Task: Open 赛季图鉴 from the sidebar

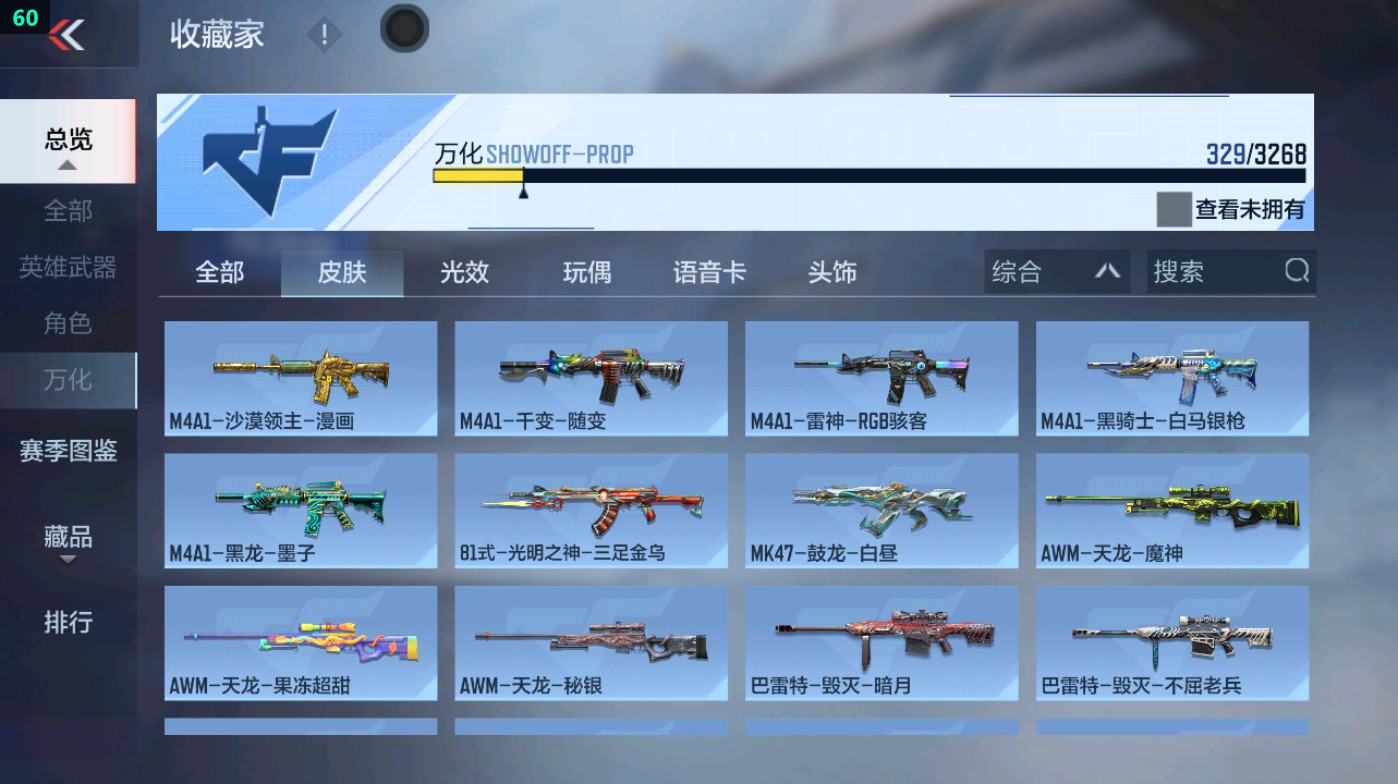Action: click(67, 452)
